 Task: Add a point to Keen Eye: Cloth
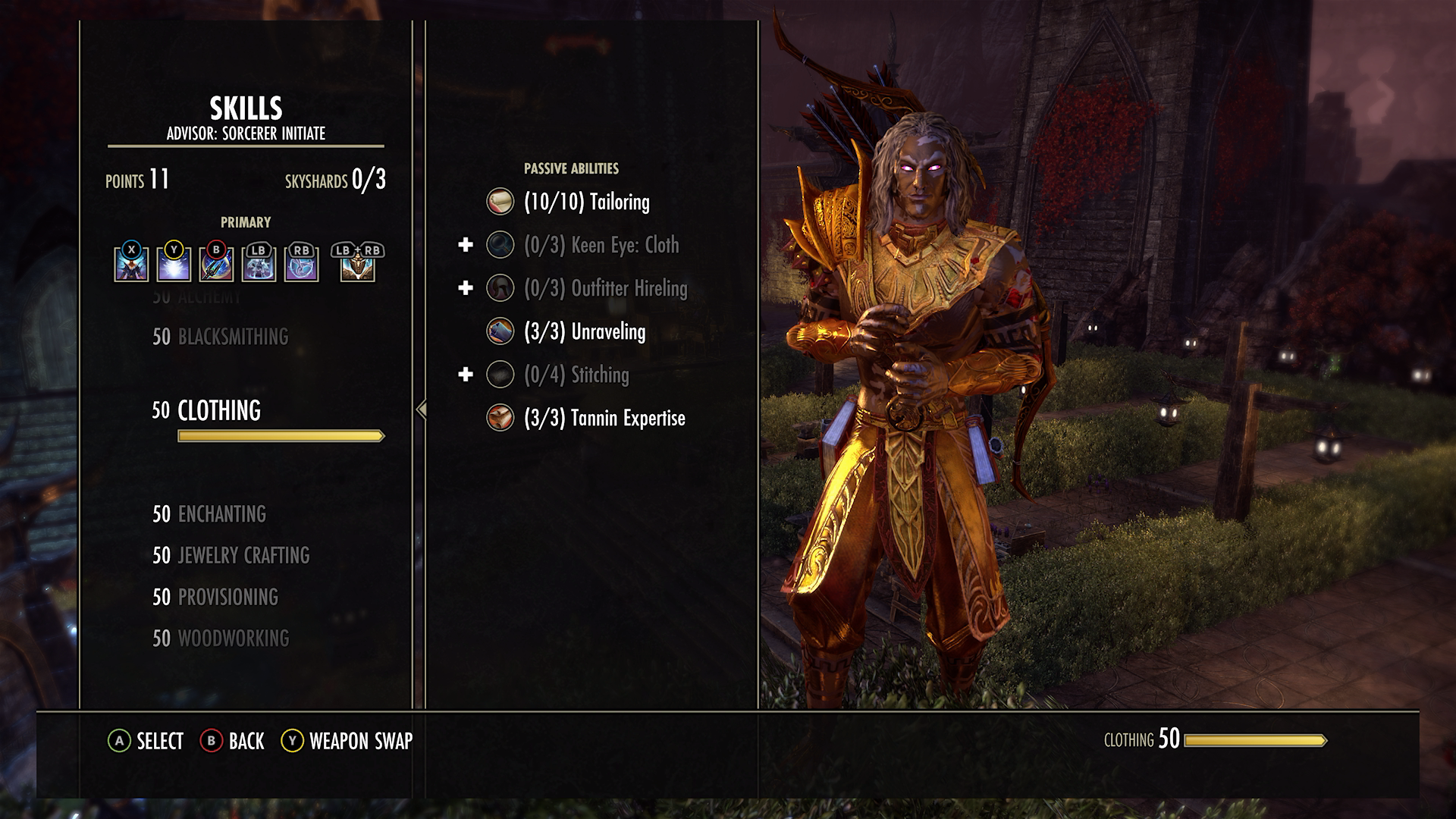tap(466, 245)
